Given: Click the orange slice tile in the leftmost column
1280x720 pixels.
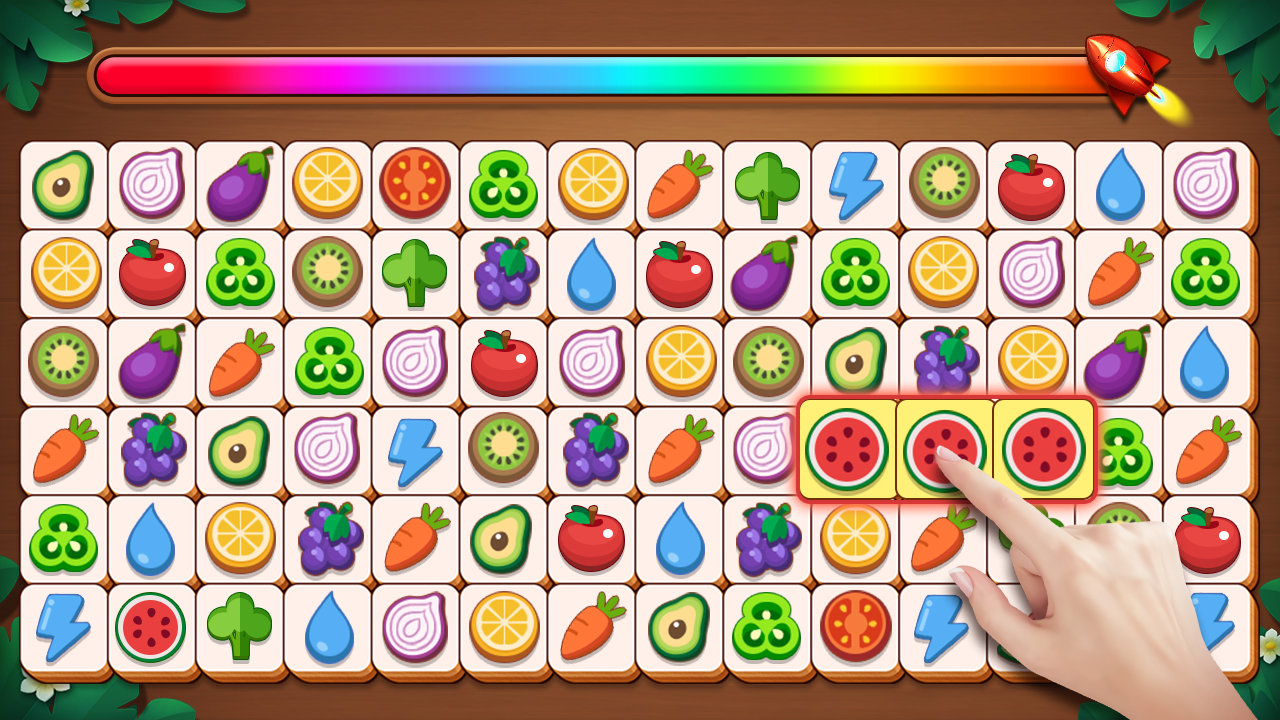Looking at the screenshot, I should (x=64, y=274).
